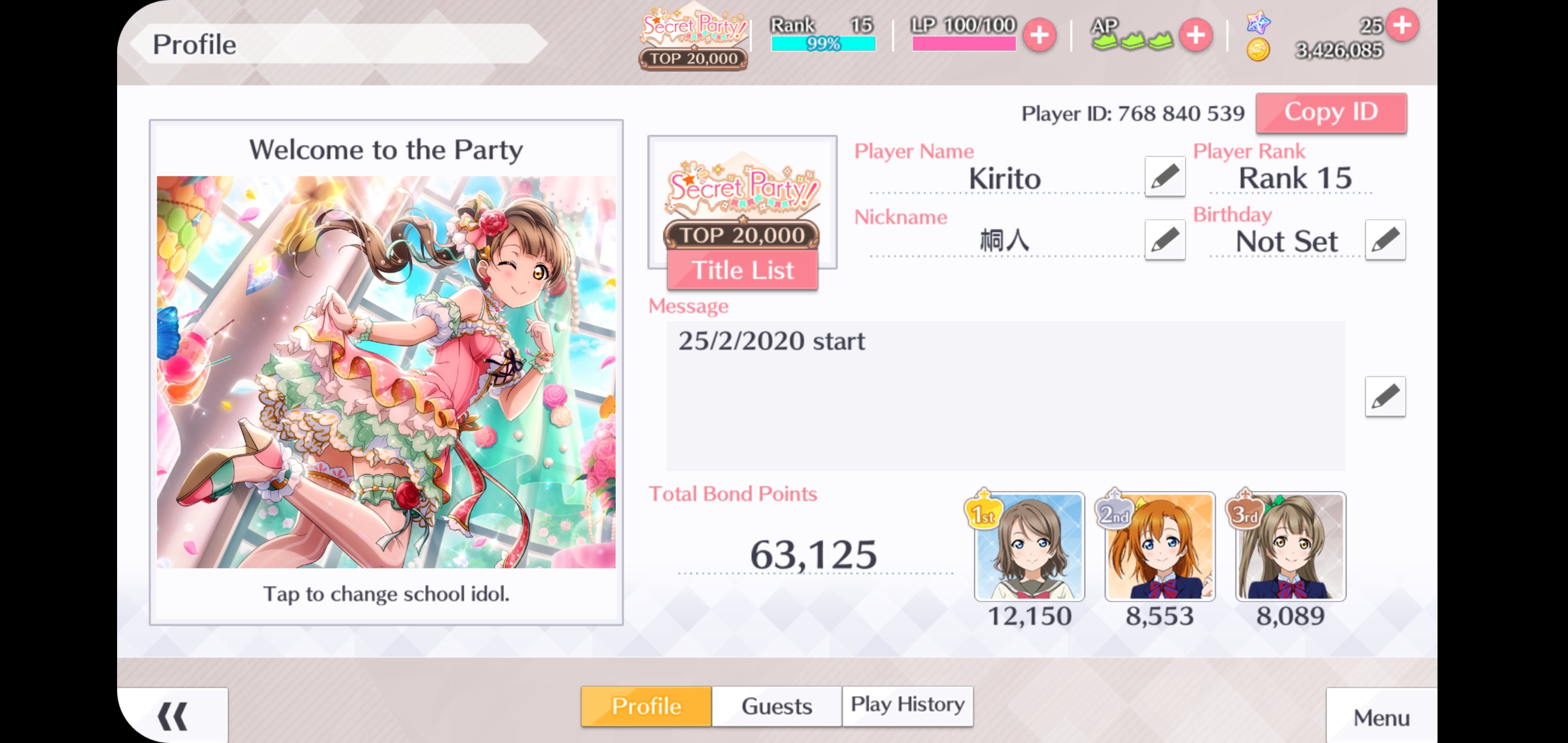View the 3rd place bond idol

click(x=1291, y=546)
